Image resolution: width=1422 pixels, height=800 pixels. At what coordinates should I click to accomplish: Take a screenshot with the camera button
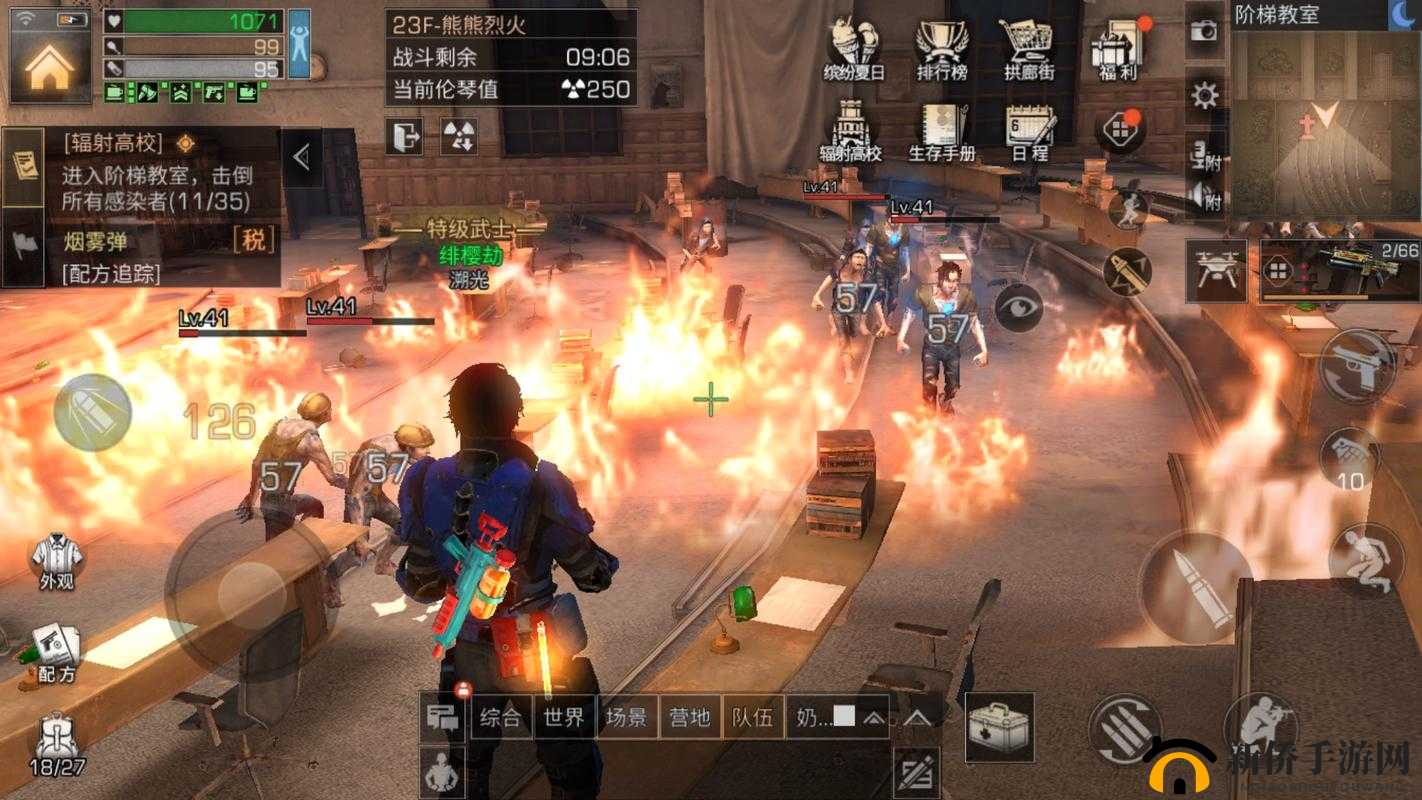(x=1205, y=31)
